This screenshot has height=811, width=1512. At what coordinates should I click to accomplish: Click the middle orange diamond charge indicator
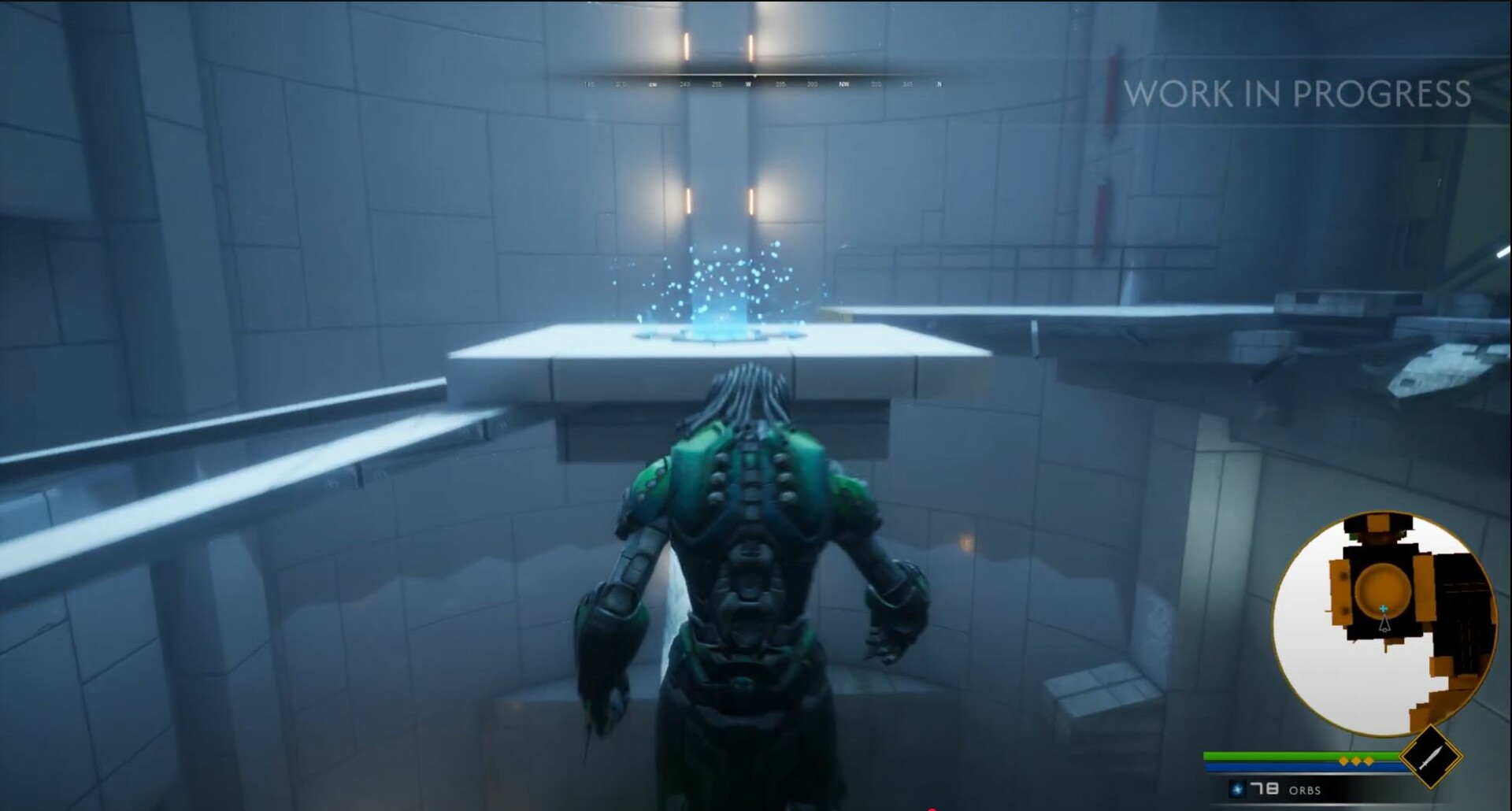[1356, 761]
